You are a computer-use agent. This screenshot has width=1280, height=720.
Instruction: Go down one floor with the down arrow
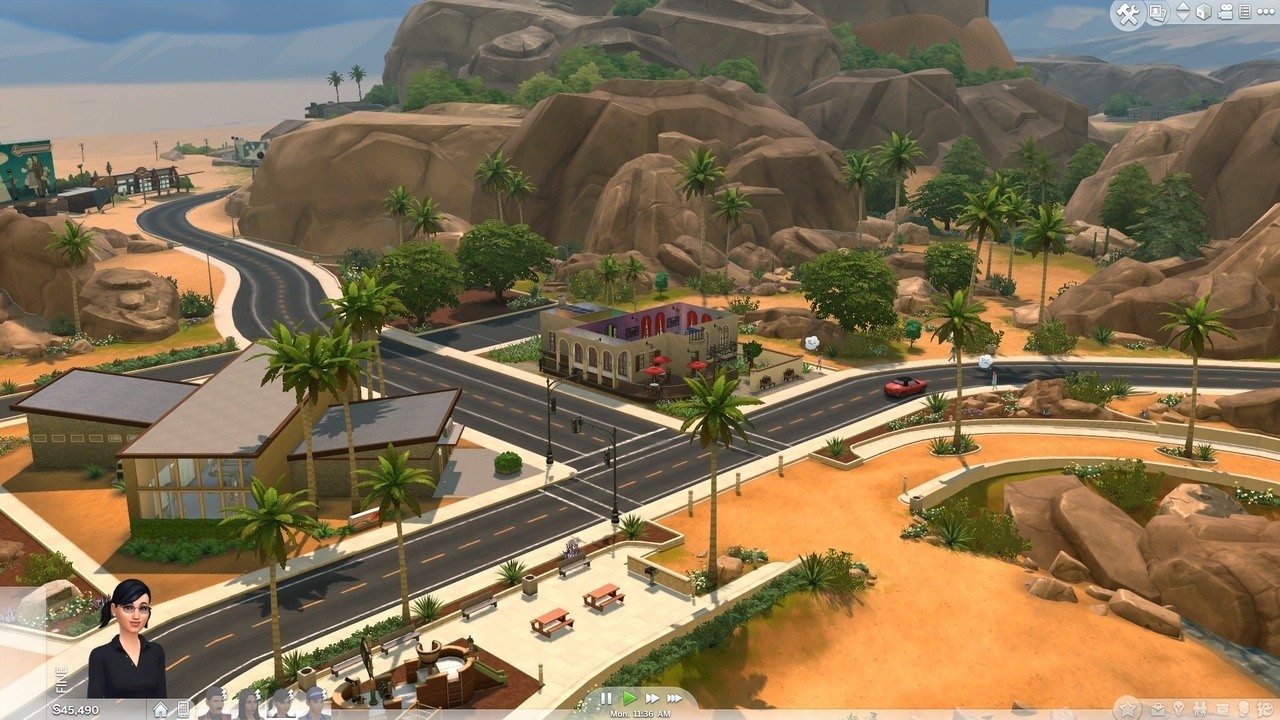tap(1183, 17)
